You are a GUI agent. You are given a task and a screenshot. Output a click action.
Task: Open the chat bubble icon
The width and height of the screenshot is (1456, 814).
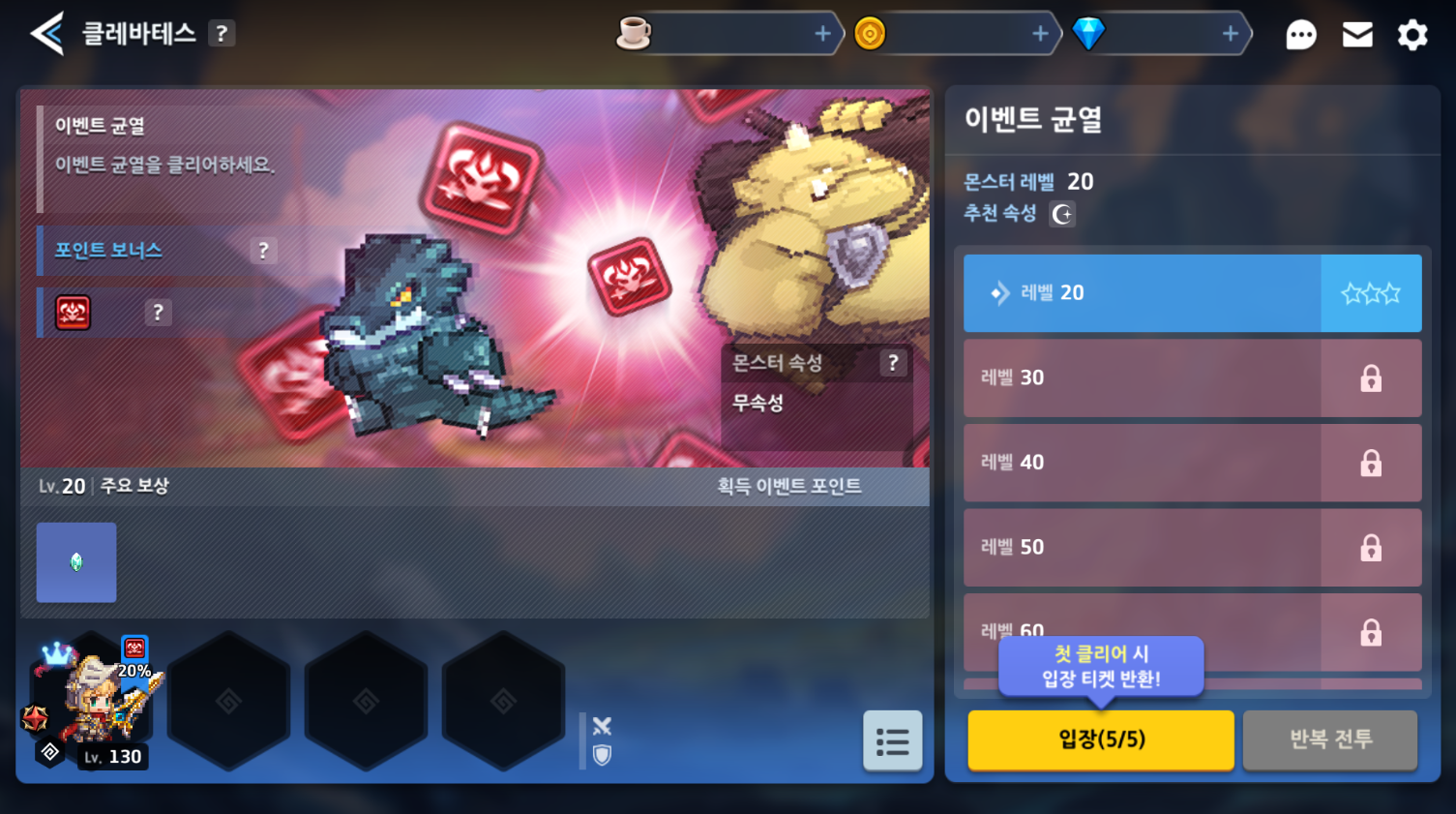click(1300, 36)
